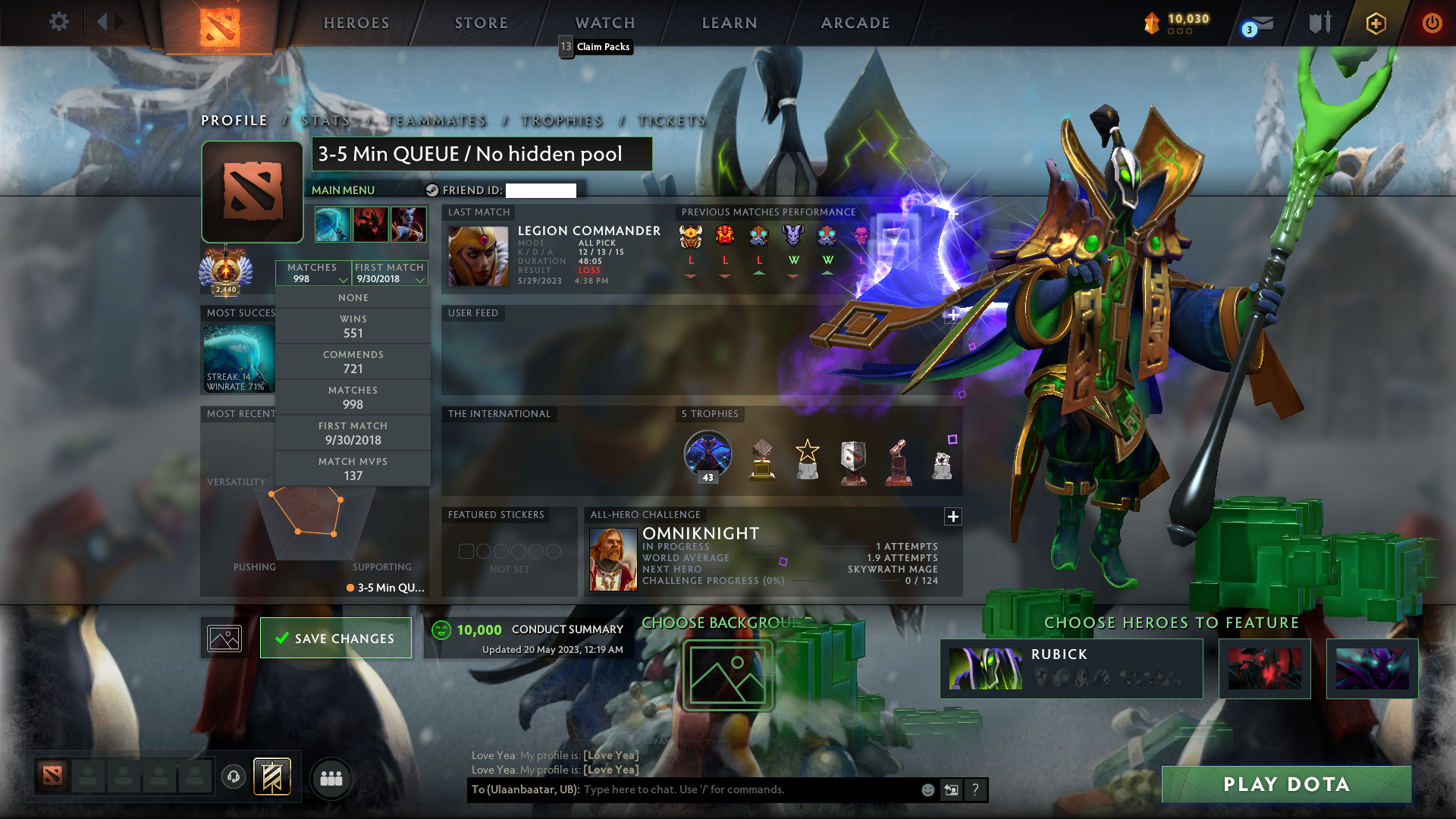This screenshot has width=1456, height=819.
Task: Expand the All-Hero Challenge plus button
Action: [953, 516]
